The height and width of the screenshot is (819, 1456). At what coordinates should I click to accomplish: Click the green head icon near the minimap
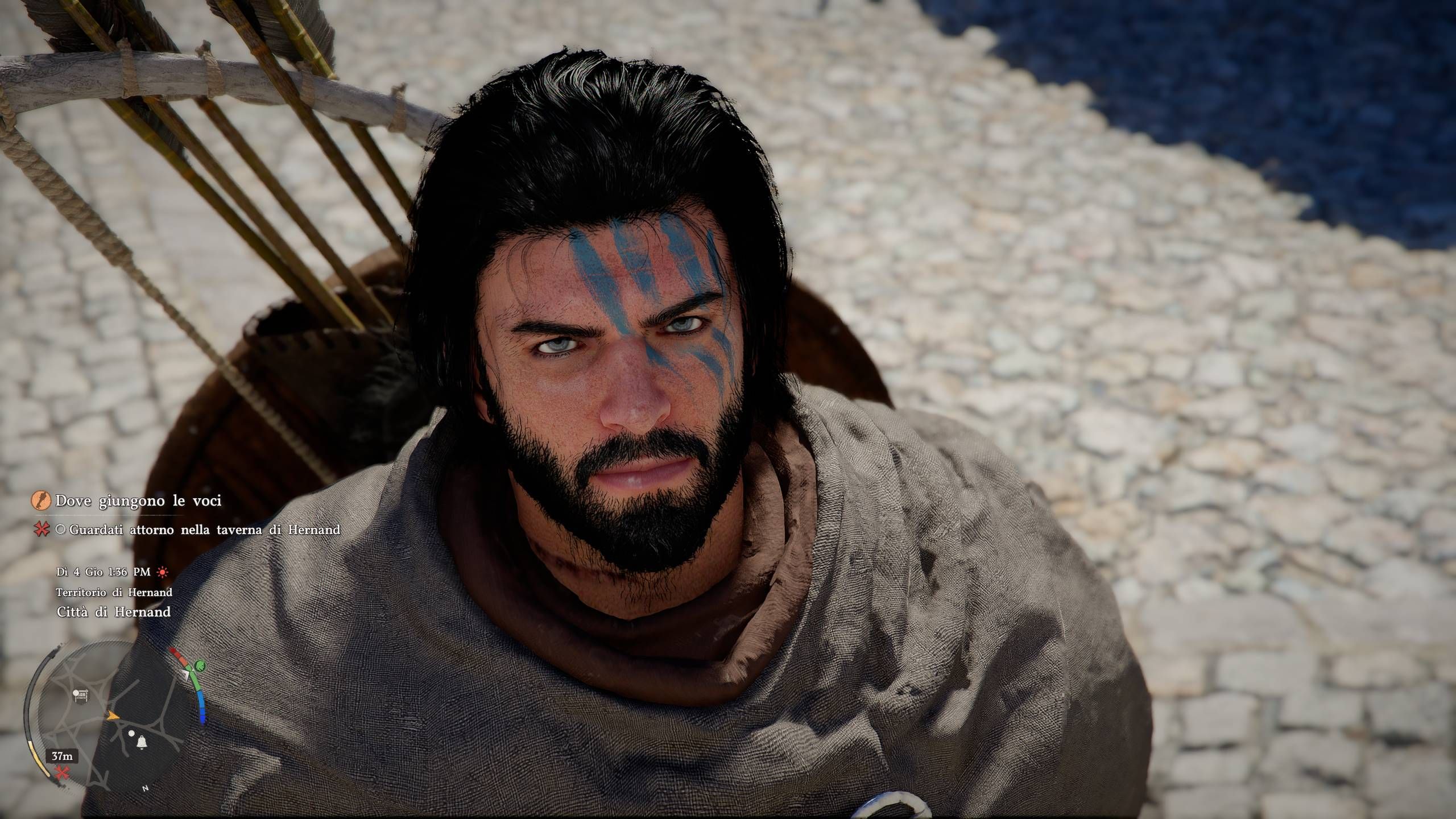(200, 665)
